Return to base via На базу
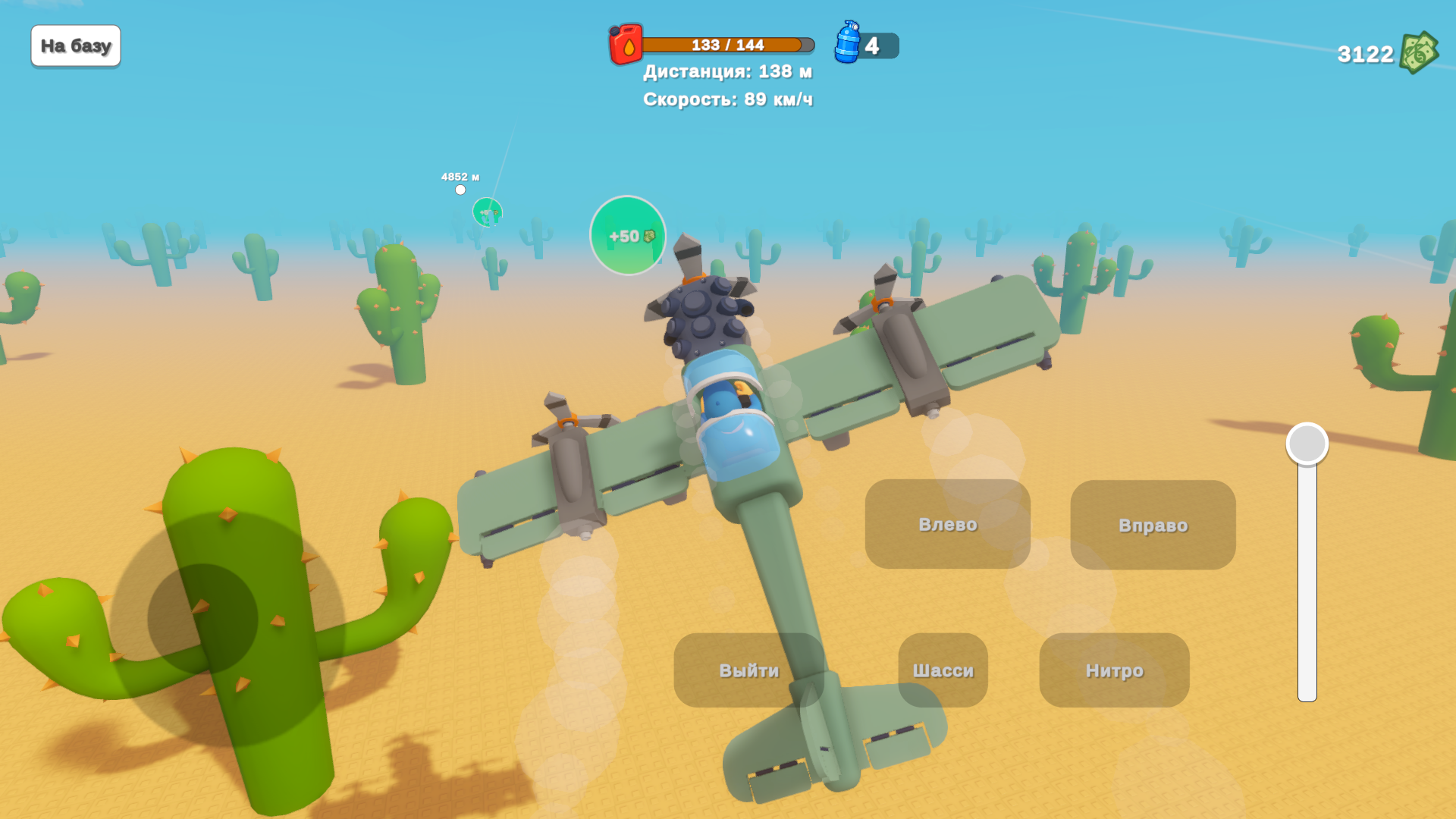 (x=75, y=45)
